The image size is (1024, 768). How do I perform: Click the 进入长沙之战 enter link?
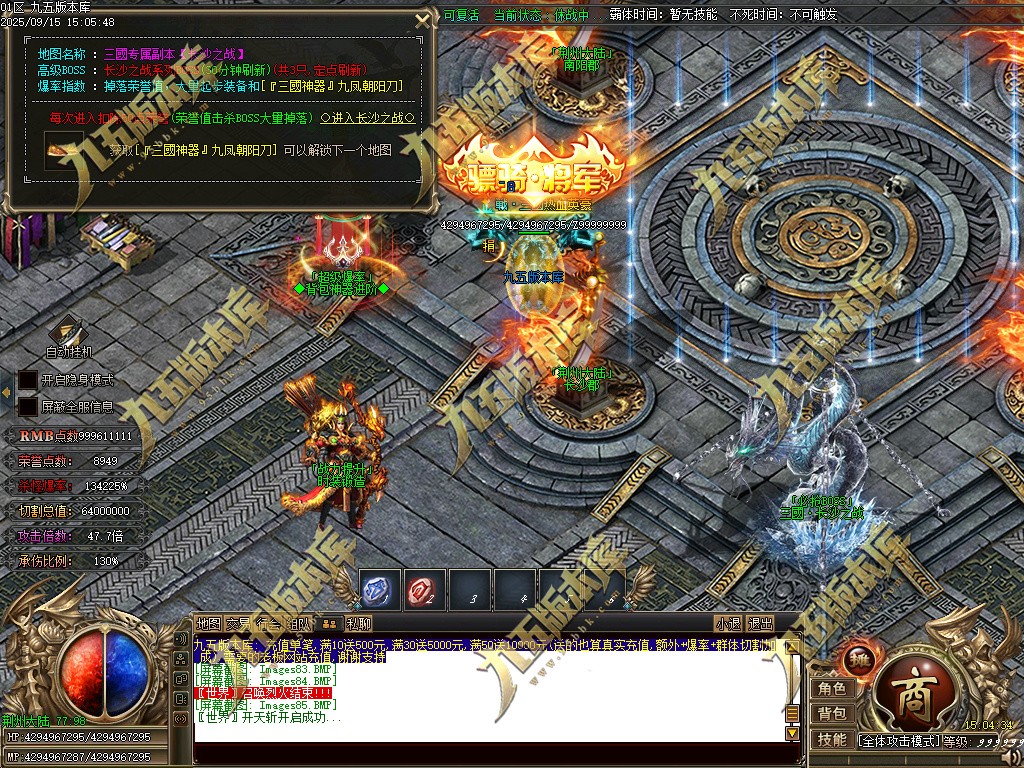[368, 117]
